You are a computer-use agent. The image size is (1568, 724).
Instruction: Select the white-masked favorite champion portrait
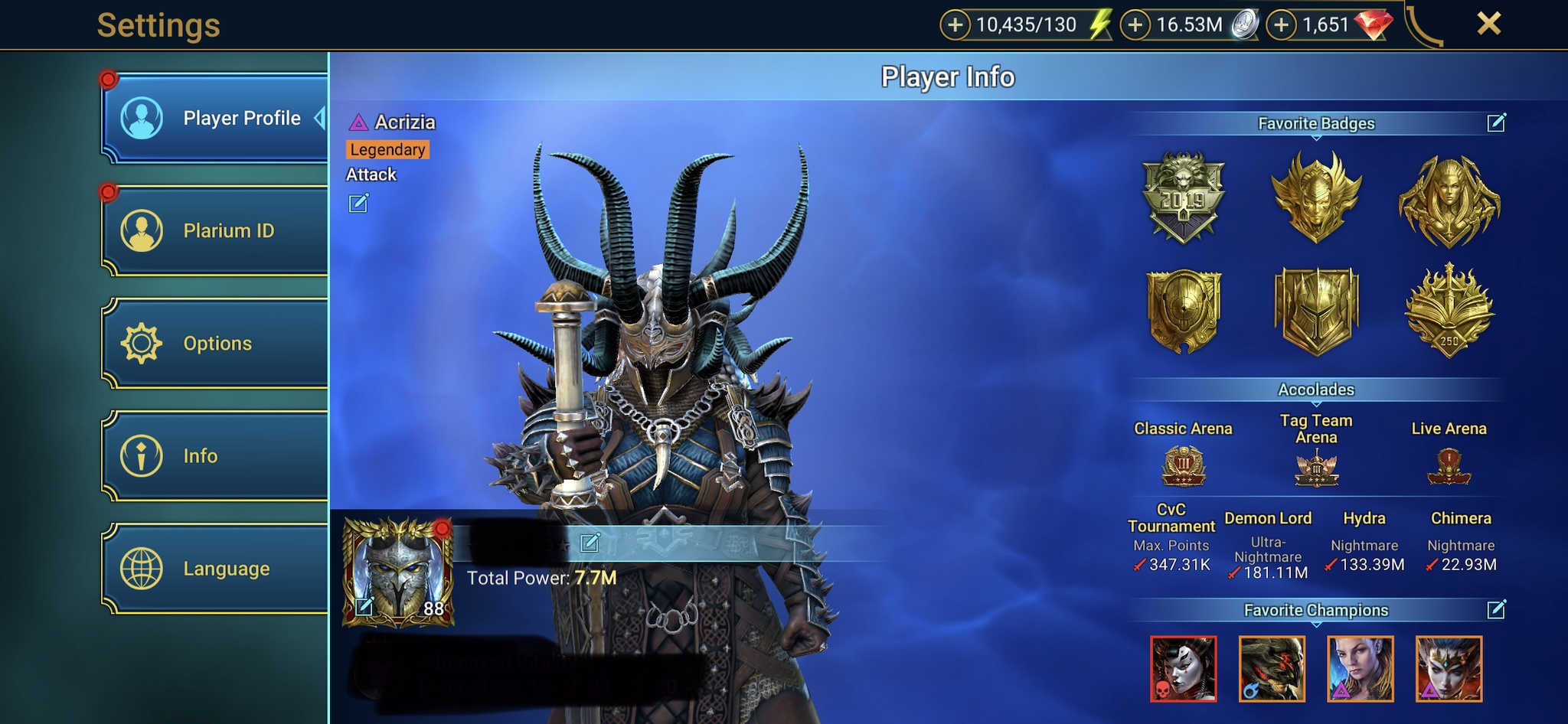click(1183, 669)
